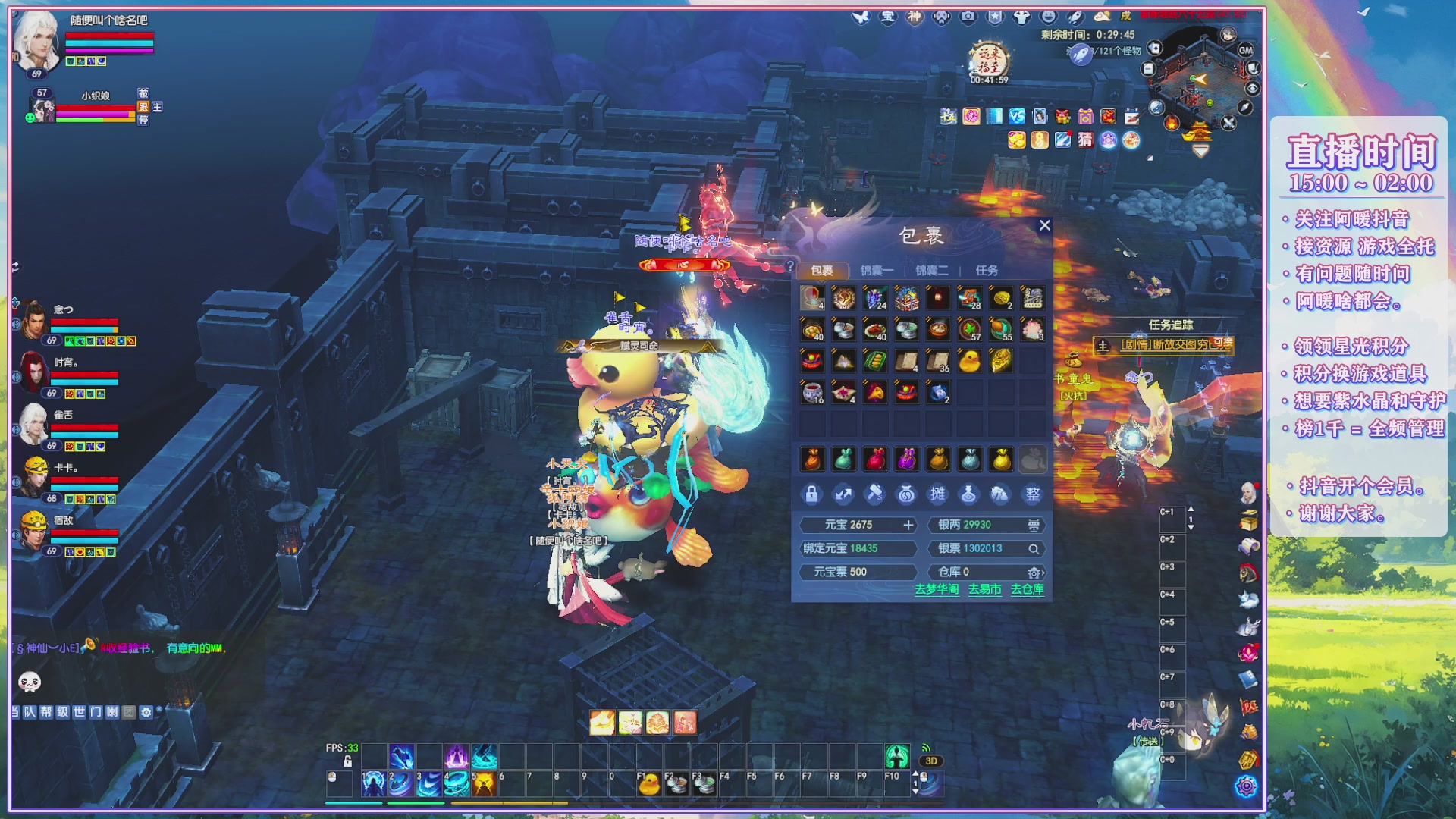This screenshot has height=819, width=1456.
Task: Open the 摊 stall button
Action: click(938, 495)
